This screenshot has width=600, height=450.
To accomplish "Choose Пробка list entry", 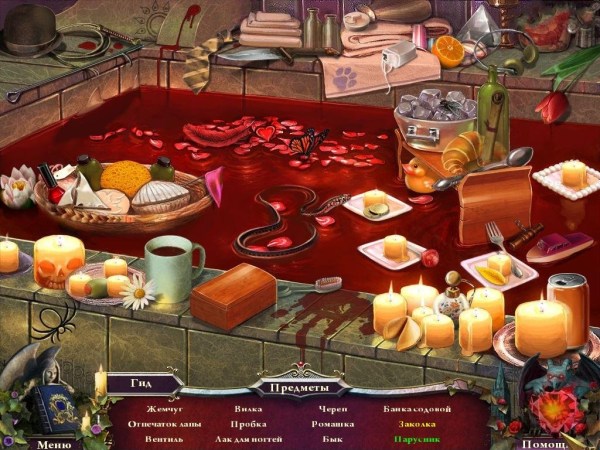I will [248, 424].
